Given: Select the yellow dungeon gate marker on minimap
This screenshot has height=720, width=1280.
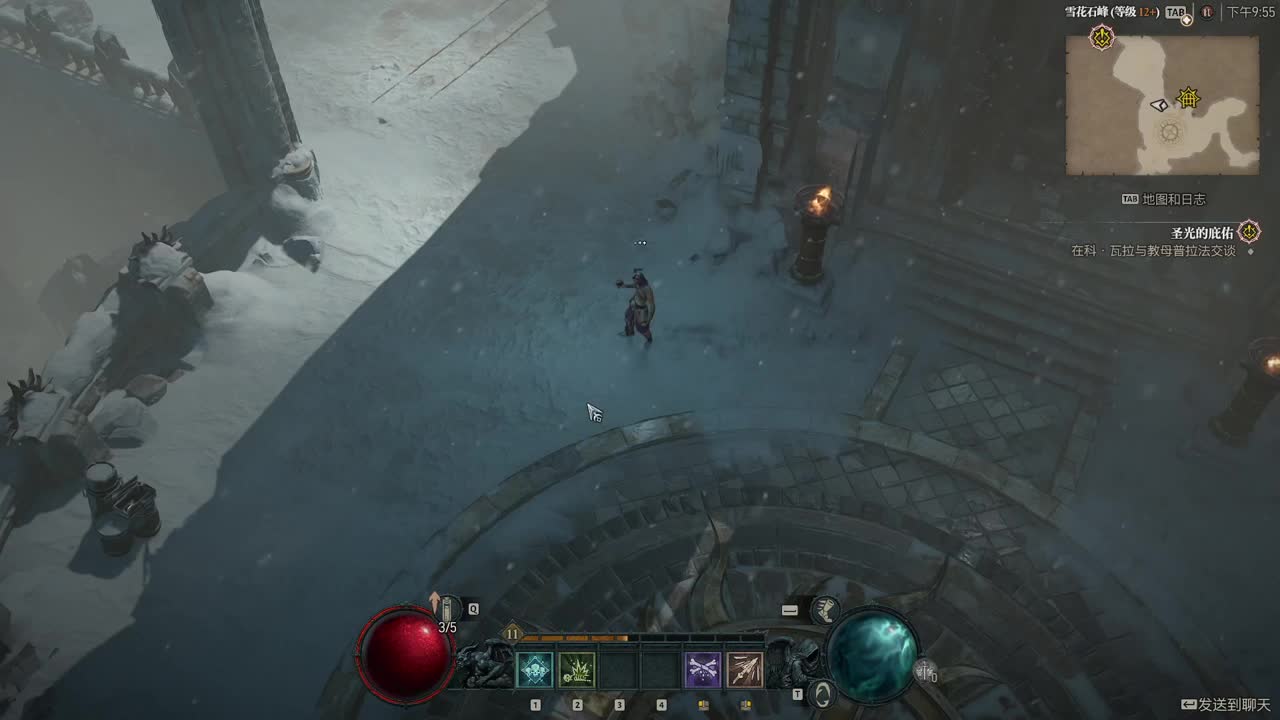Looking at the screenshot, I should [1188, 98].
